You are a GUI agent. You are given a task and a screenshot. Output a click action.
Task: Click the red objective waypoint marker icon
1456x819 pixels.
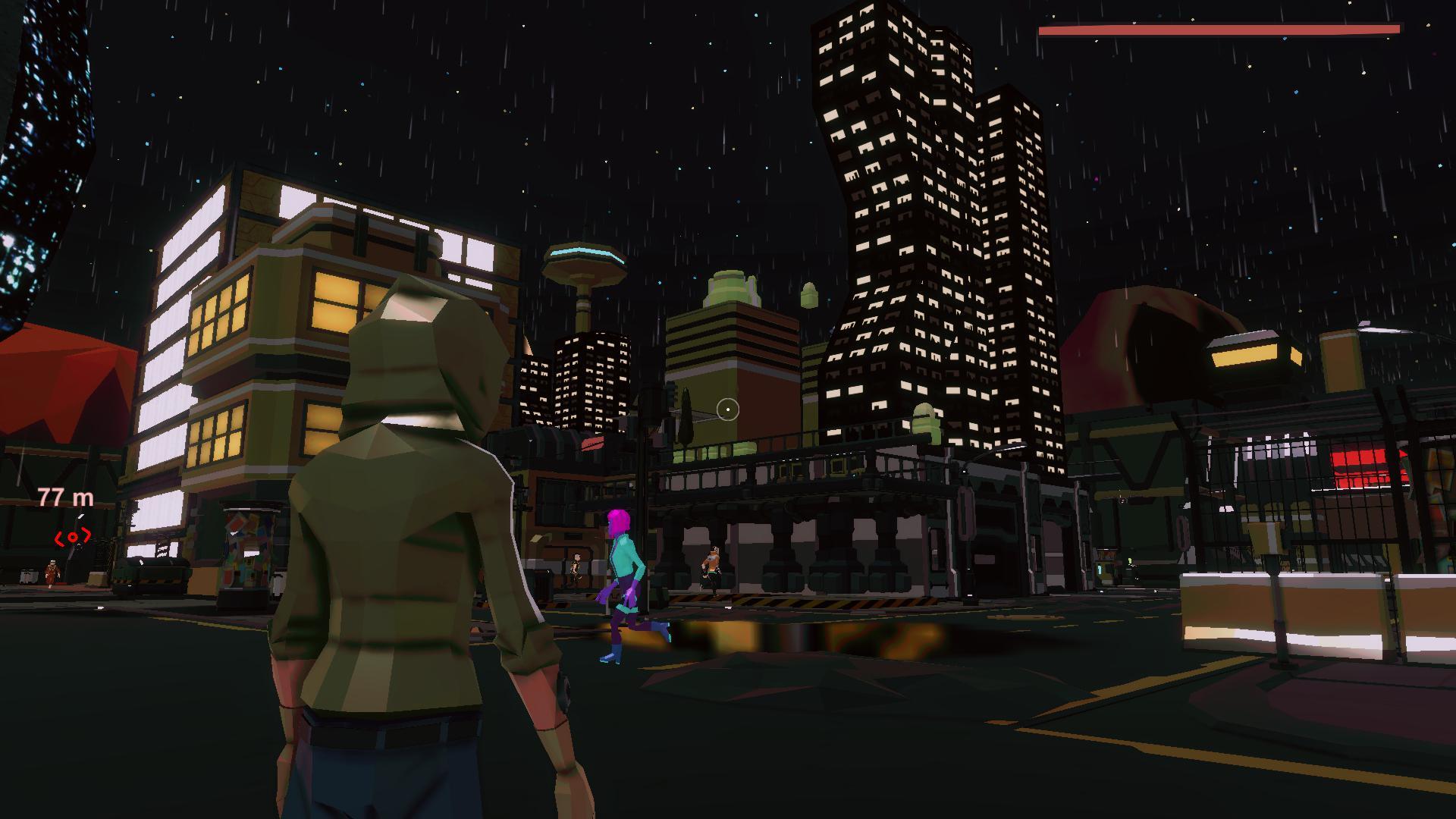click(x=72, y=536)
